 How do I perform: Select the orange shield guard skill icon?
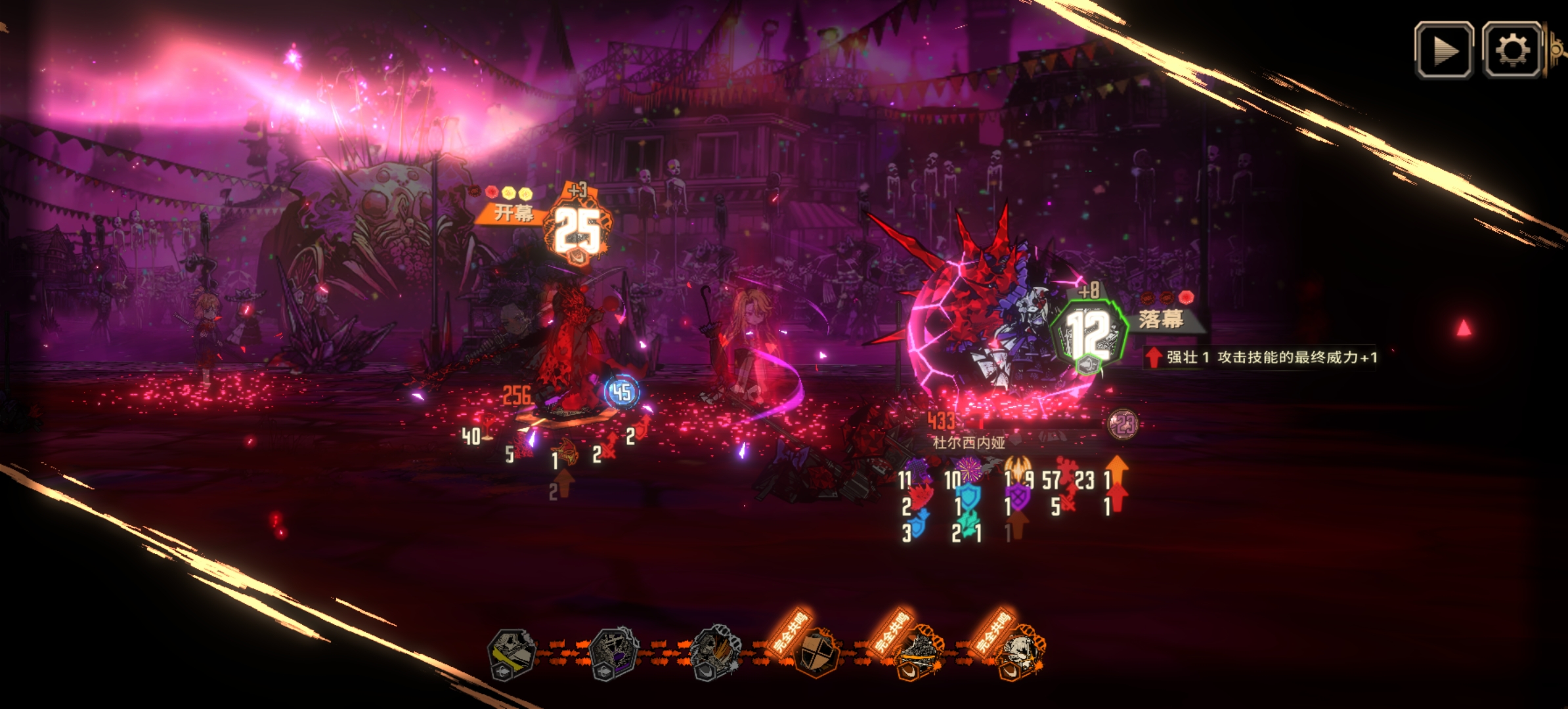coord(816,652)
